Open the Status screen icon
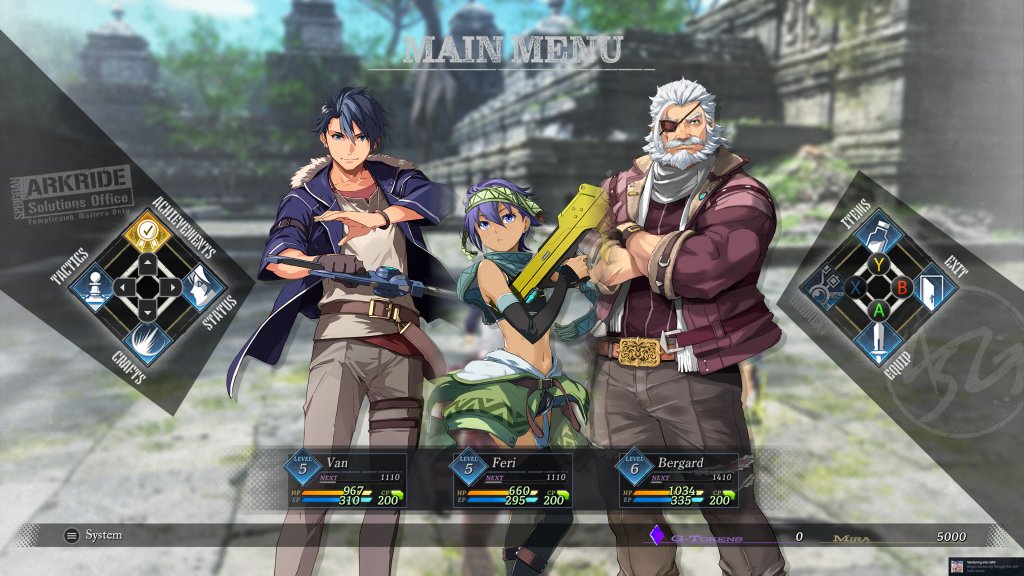This screenshot has height=576, width=1024. click(198, 287)
